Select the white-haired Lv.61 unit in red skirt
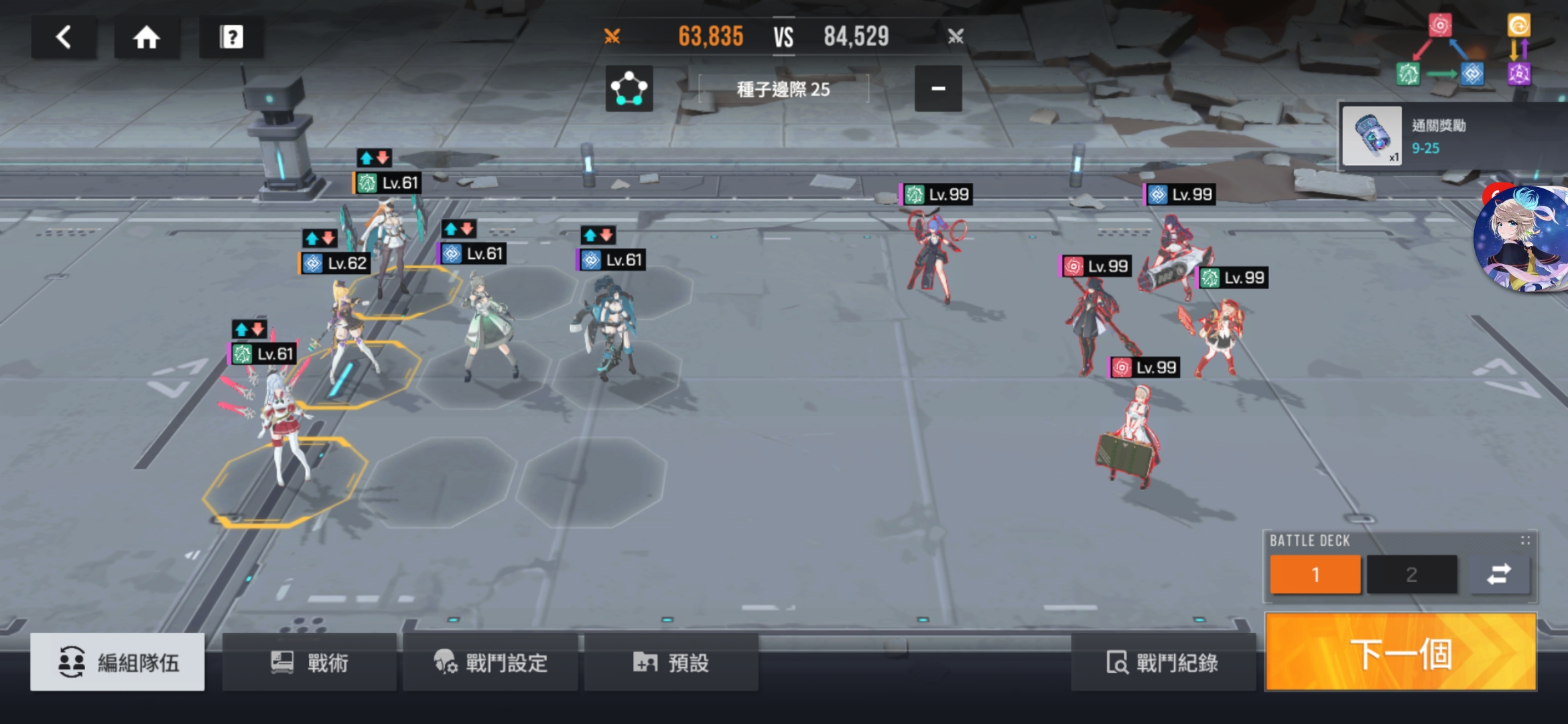The height and width of the screenshot is (724, 1568). pyautogui.click(x=285, y=422)
